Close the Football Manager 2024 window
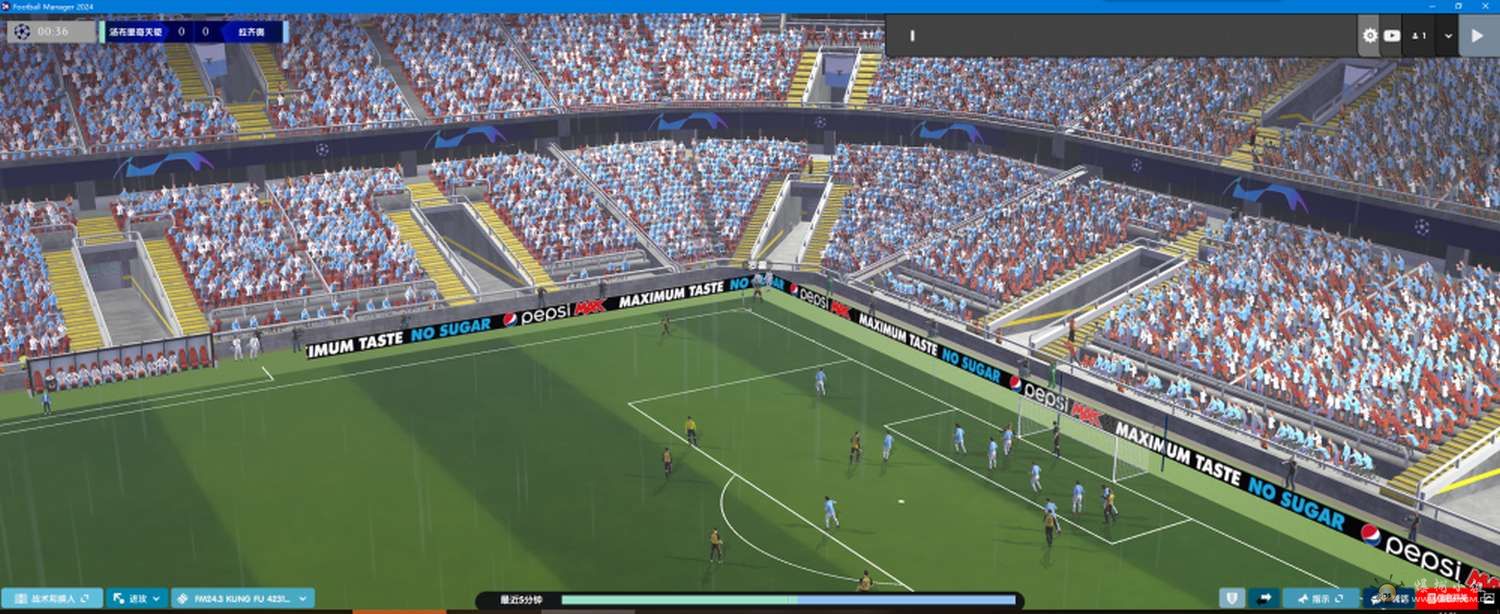The image size is (1500, 614). point(1487,6)
